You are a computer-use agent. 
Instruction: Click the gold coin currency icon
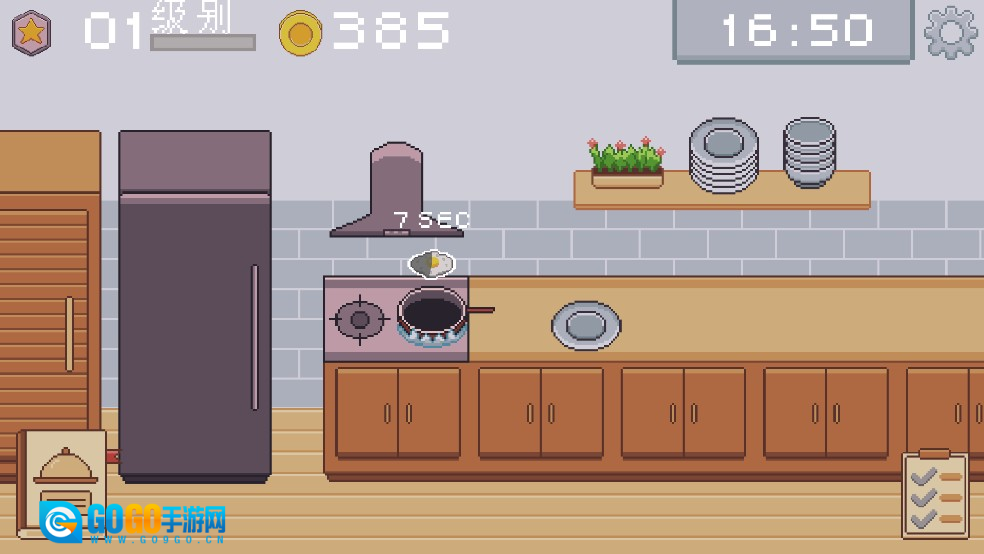tap(300, 33)
